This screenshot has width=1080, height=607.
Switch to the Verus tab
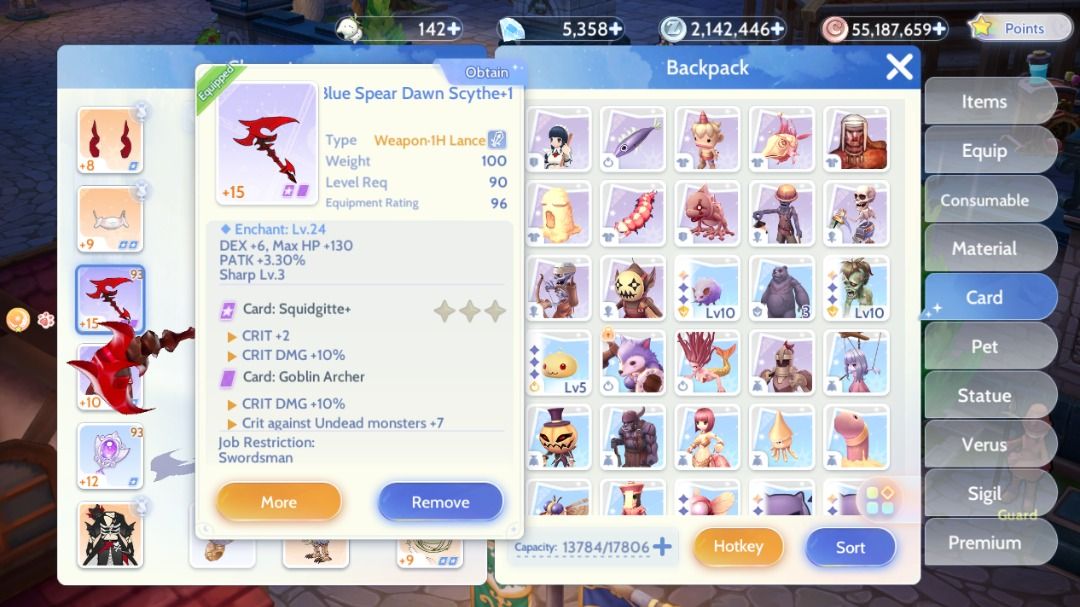(x=984, y=444)
